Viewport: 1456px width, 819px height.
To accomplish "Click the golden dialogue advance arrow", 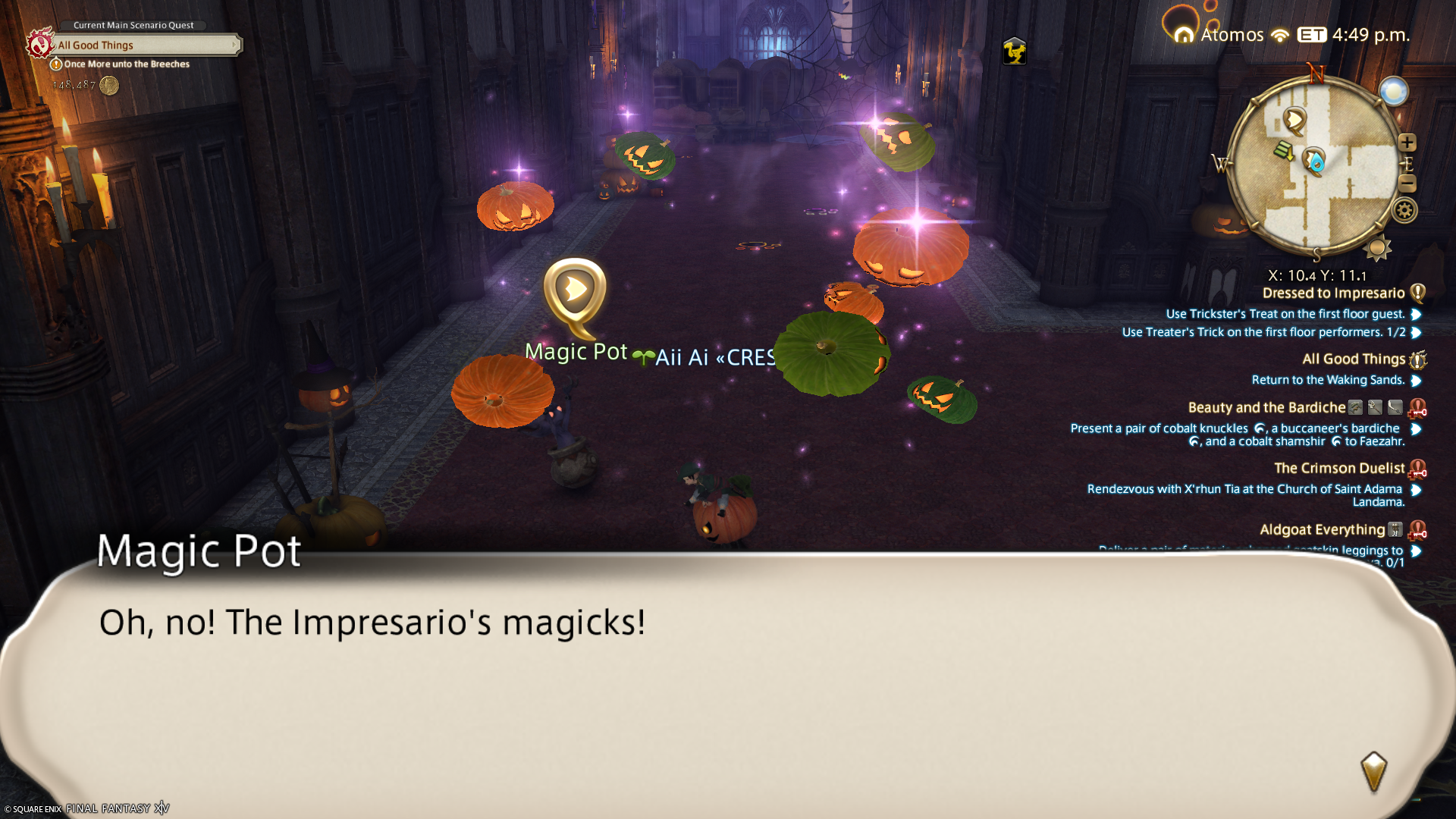I will pyautogui.click(x=1373, y=771).
